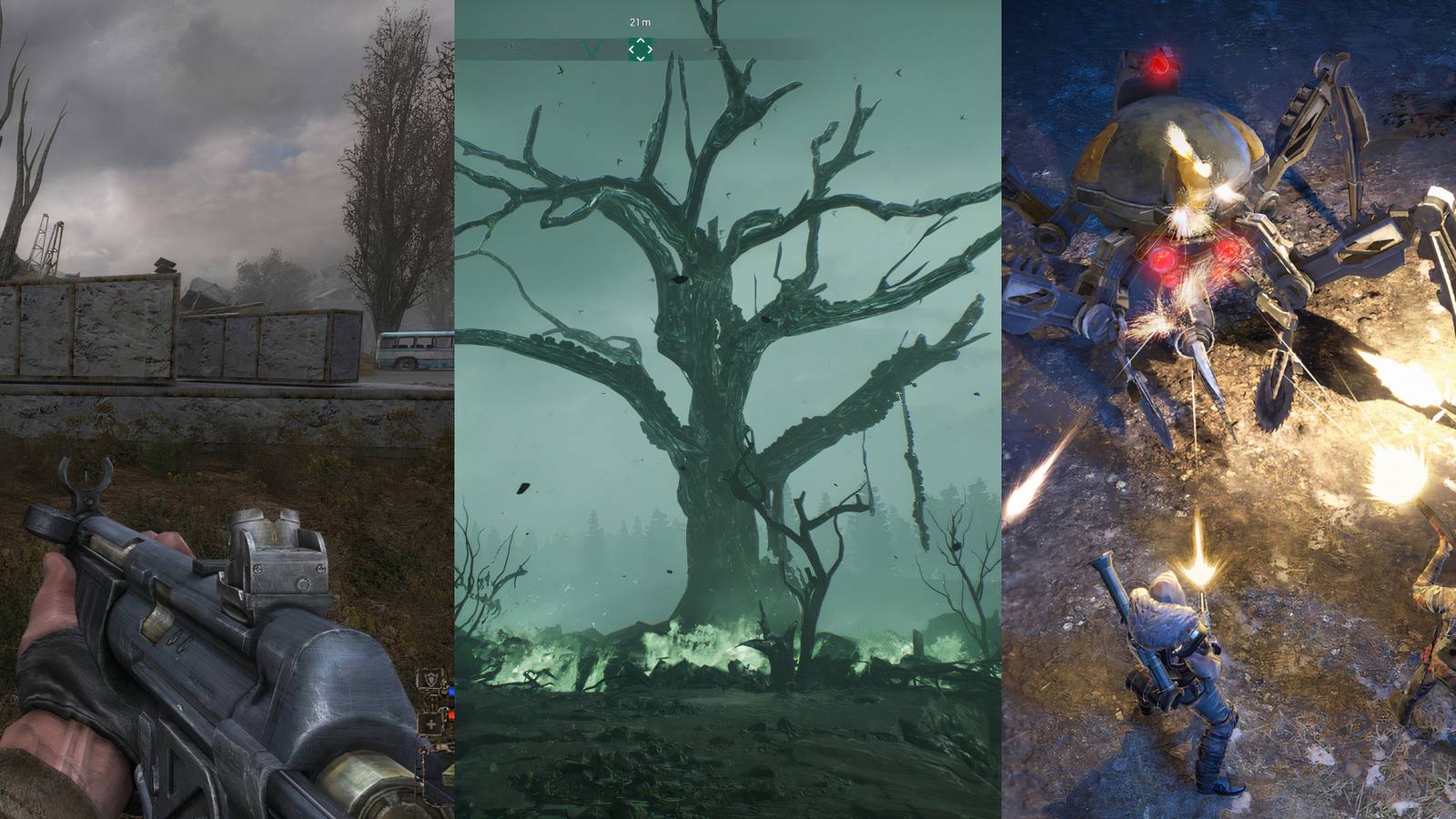
Task: Click the health cross icon in the HUD
Action: click(x=430, y=723)
